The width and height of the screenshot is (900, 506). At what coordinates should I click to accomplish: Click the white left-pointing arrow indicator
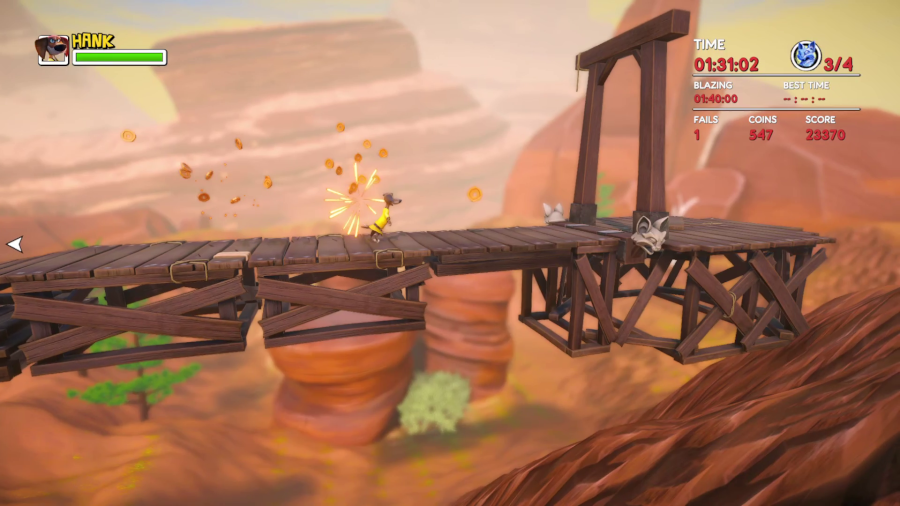tap(14, 243)
